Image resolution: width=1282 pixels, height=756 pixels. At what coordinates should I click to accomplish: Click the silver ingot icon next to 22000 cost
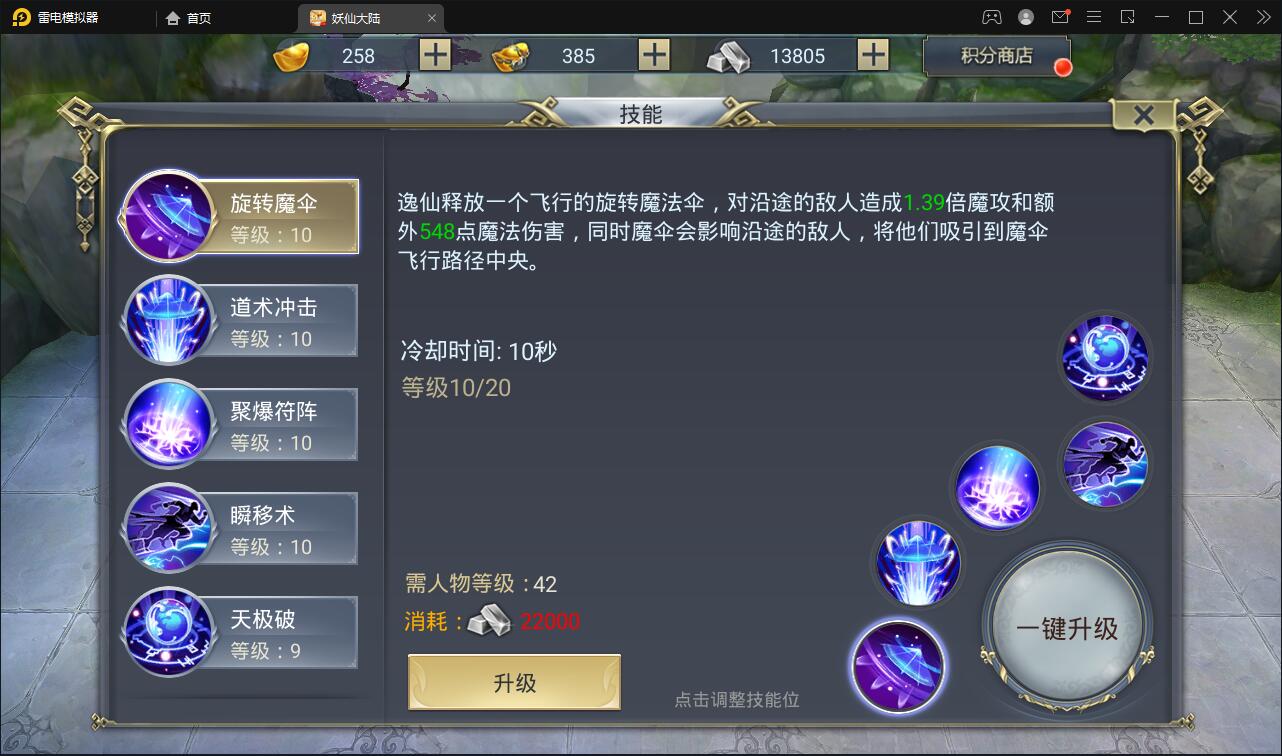click(x=491, y=621)
